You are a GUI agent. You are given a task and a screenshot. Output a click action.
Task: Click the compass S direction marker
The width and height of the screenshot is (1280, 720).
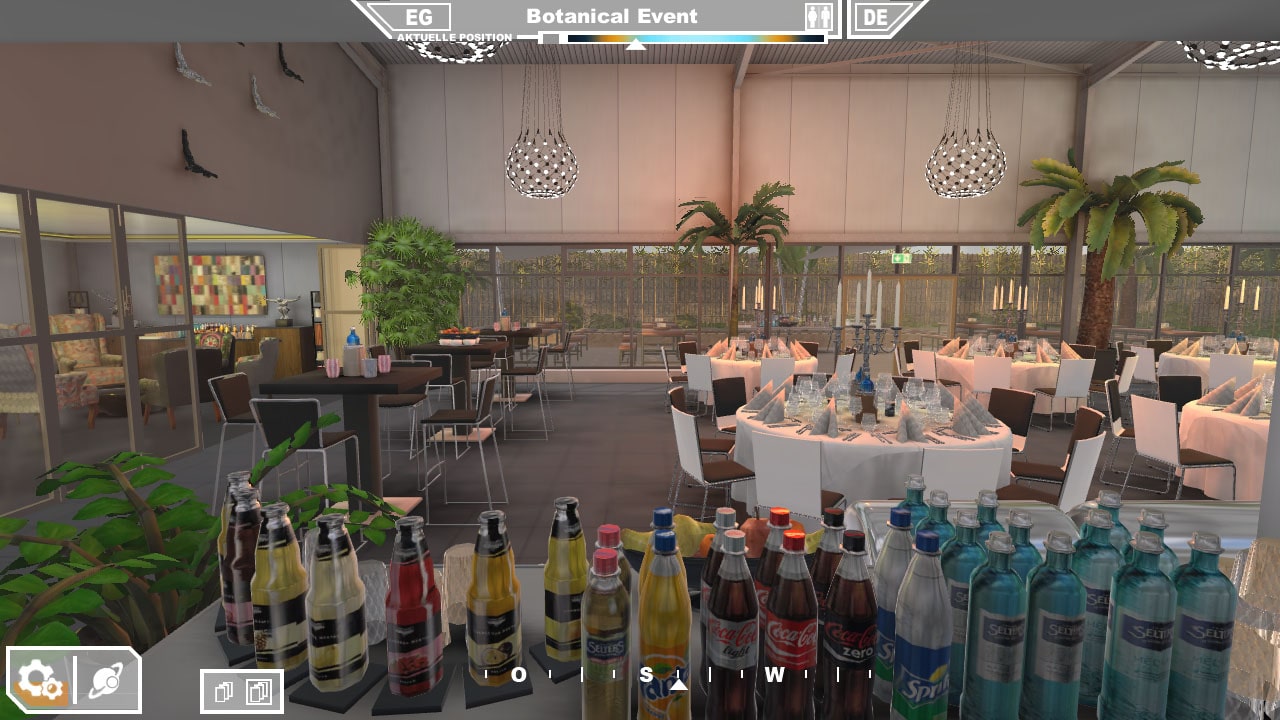pyautogui.click(x=646, y=675)
